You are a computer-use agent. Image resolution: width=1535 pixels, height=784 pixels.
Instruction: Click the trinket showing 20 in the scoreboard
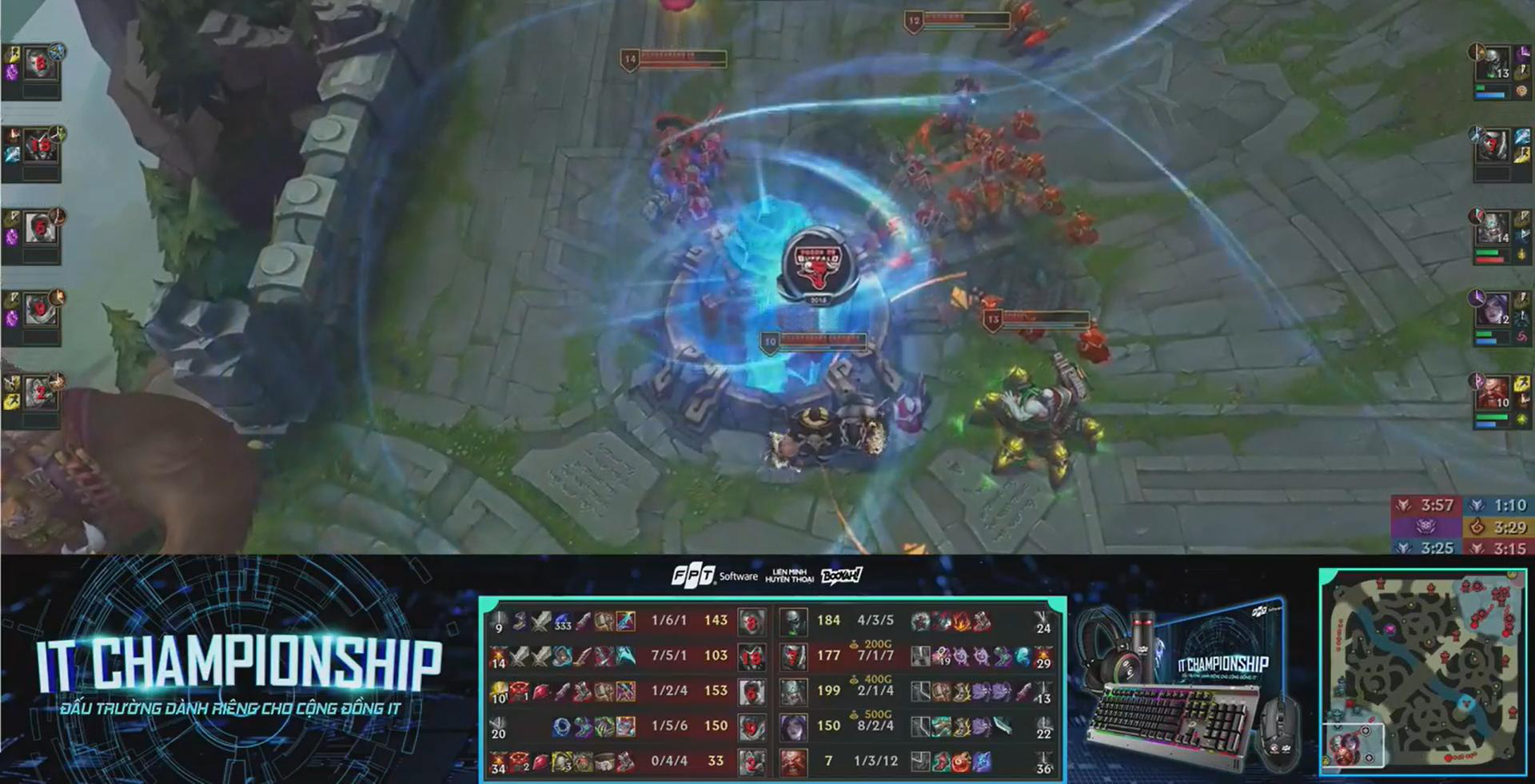click(x=499, y=727)
